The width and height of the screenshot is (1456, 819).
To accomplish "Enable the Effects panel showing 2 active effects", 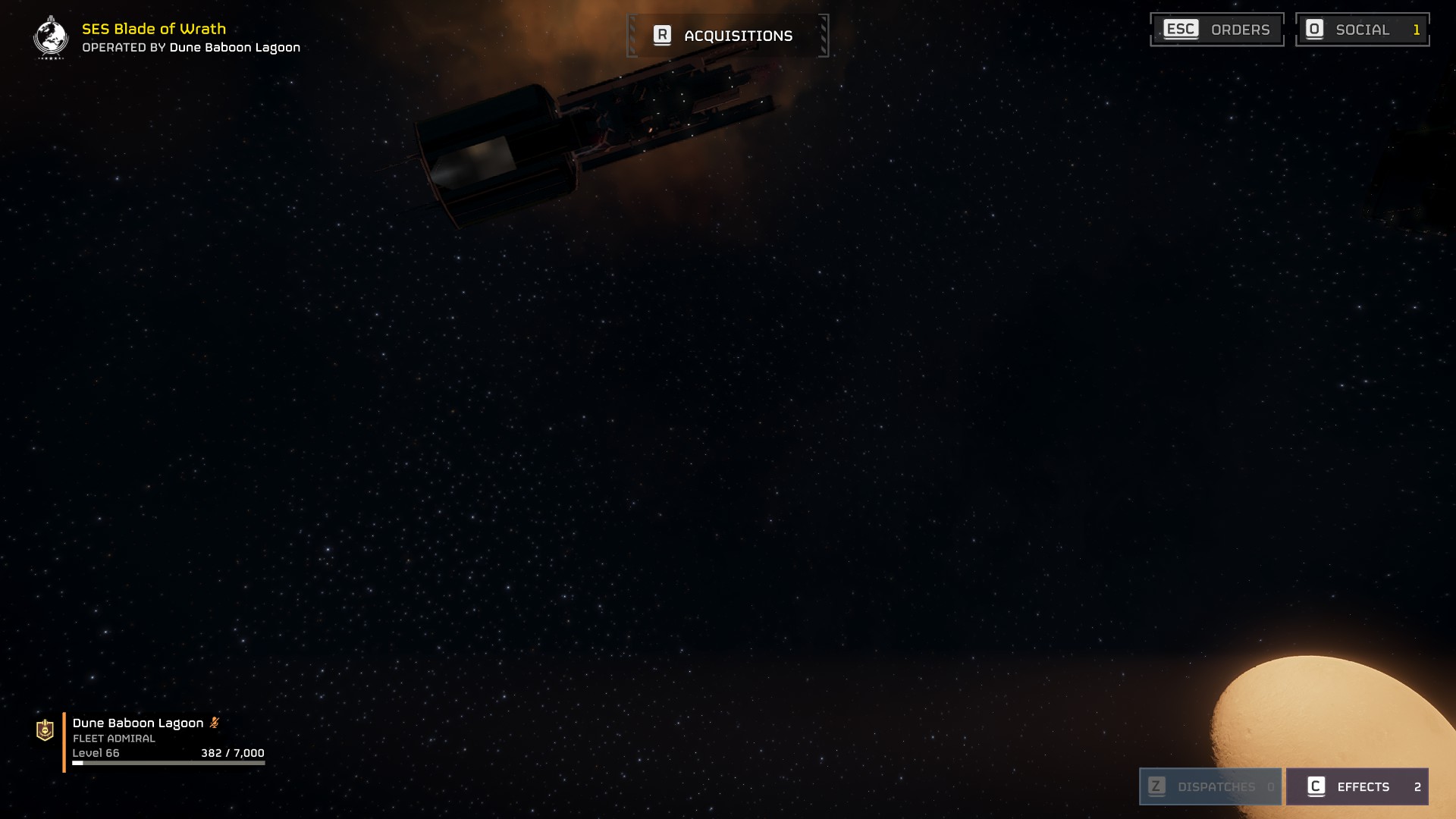I will tap(1357, 786).
